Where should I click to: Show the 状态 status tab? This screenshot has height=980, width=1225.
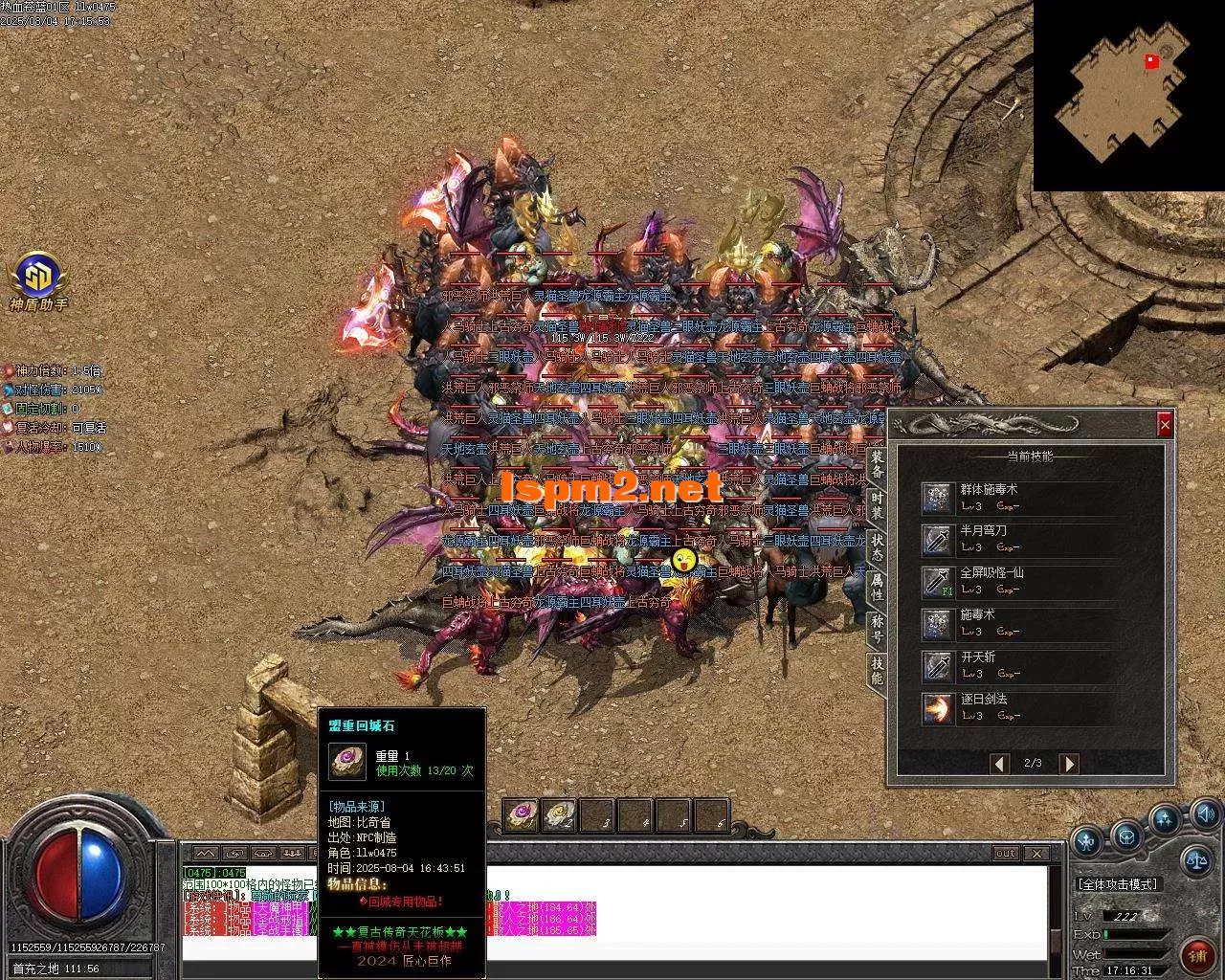pyautogui.click(x=877, y=546)
